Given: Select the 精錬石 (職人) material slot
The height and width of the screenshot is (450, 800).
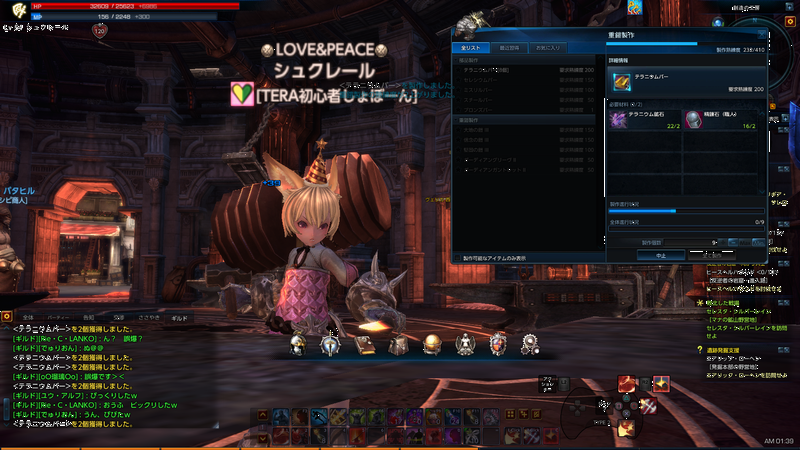Looking at the screenshot, I should [722, 120].
